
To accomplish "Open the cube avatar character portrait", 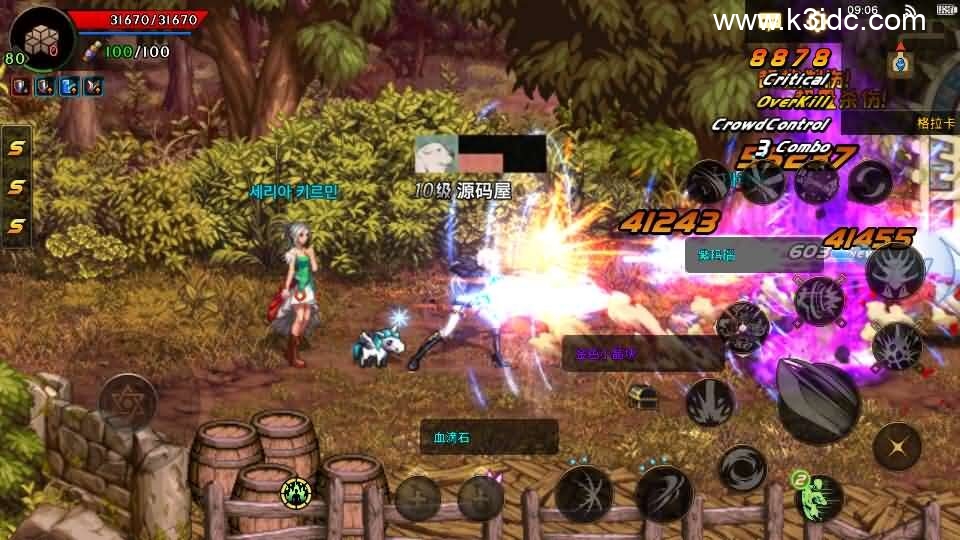I will click(x=40, y=38).
